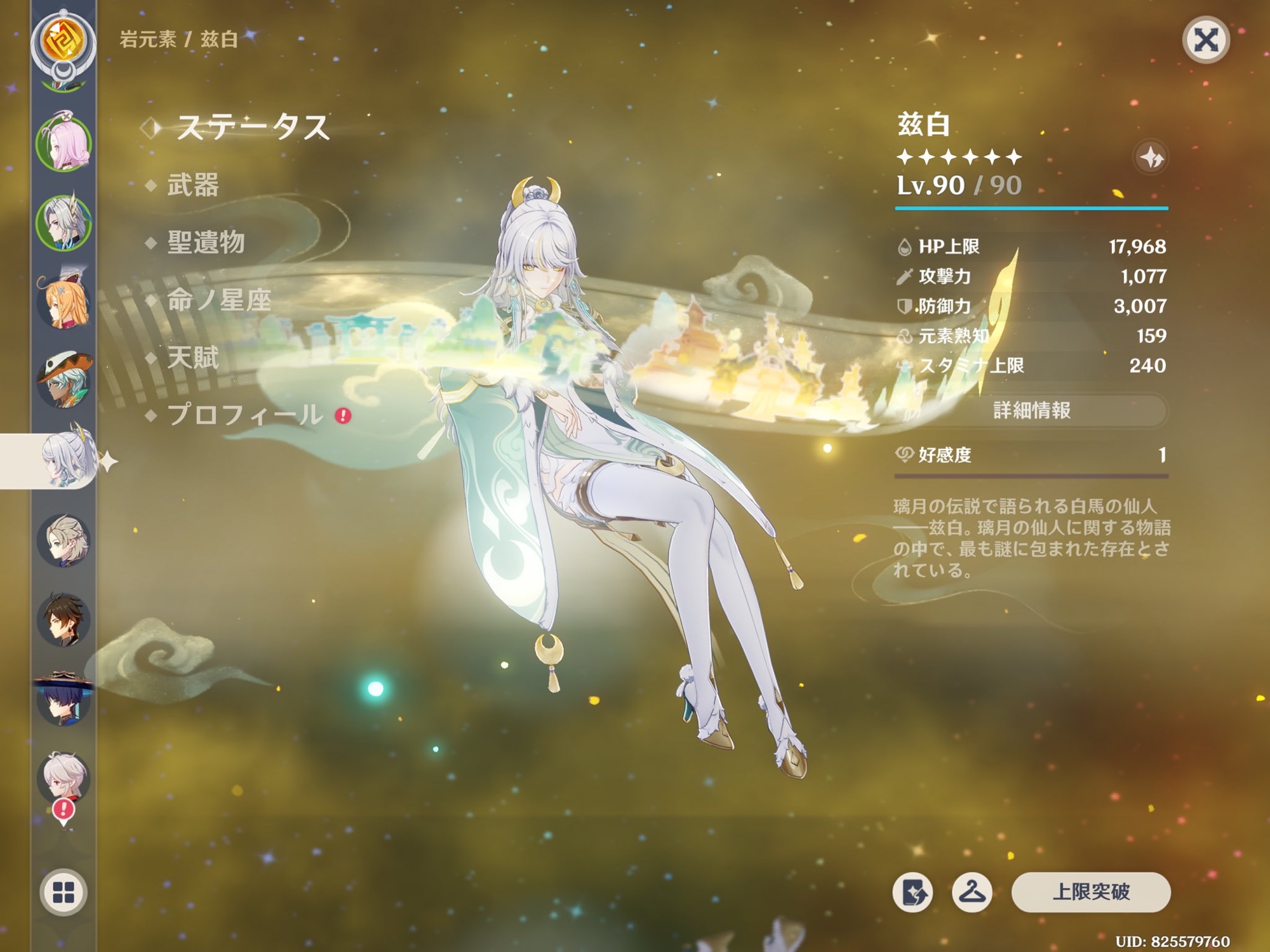Open the プロフィール profile tab
This screenshot has width=1270, height=952.
(244, 415)
